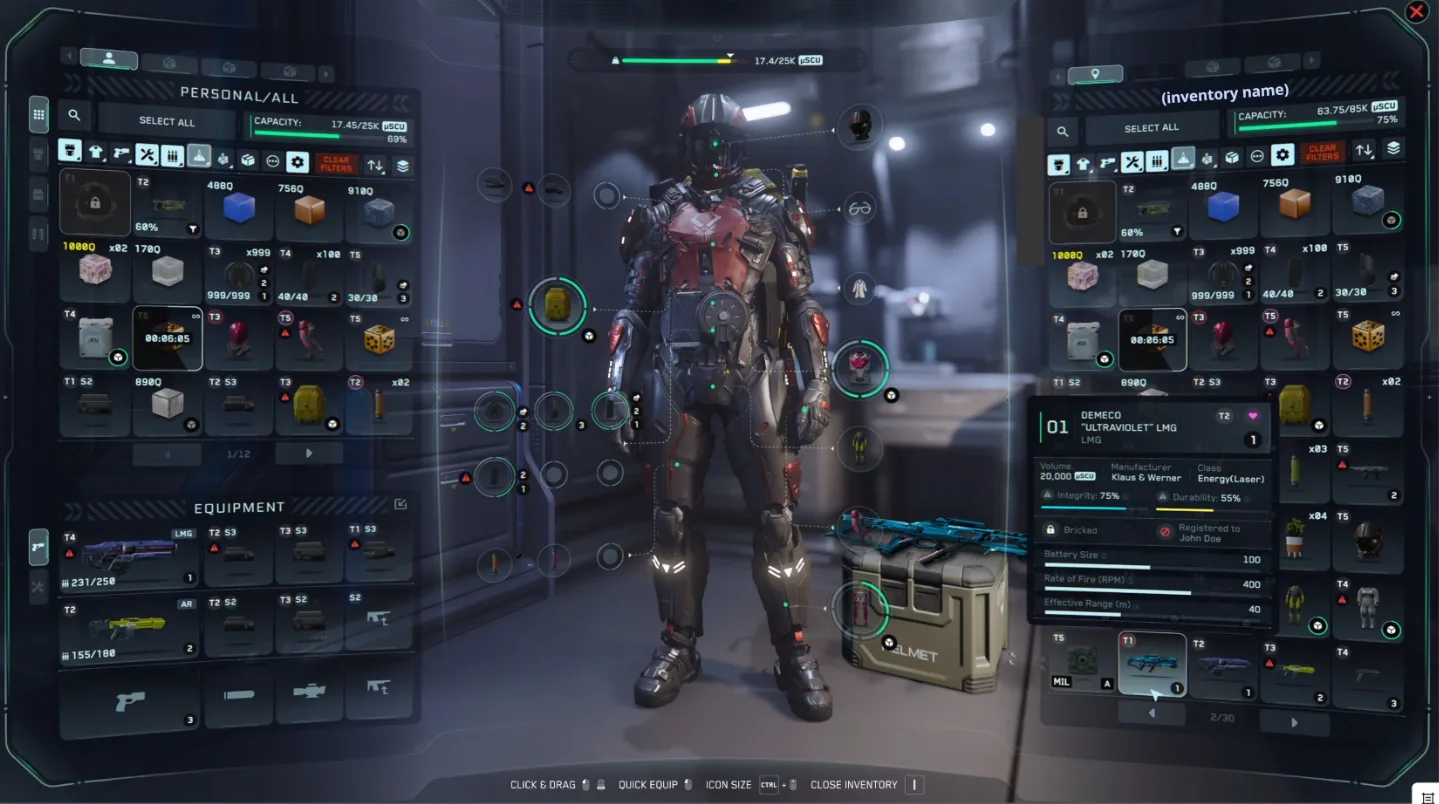
Task: Select the armor filter icon
Action: 70,153
